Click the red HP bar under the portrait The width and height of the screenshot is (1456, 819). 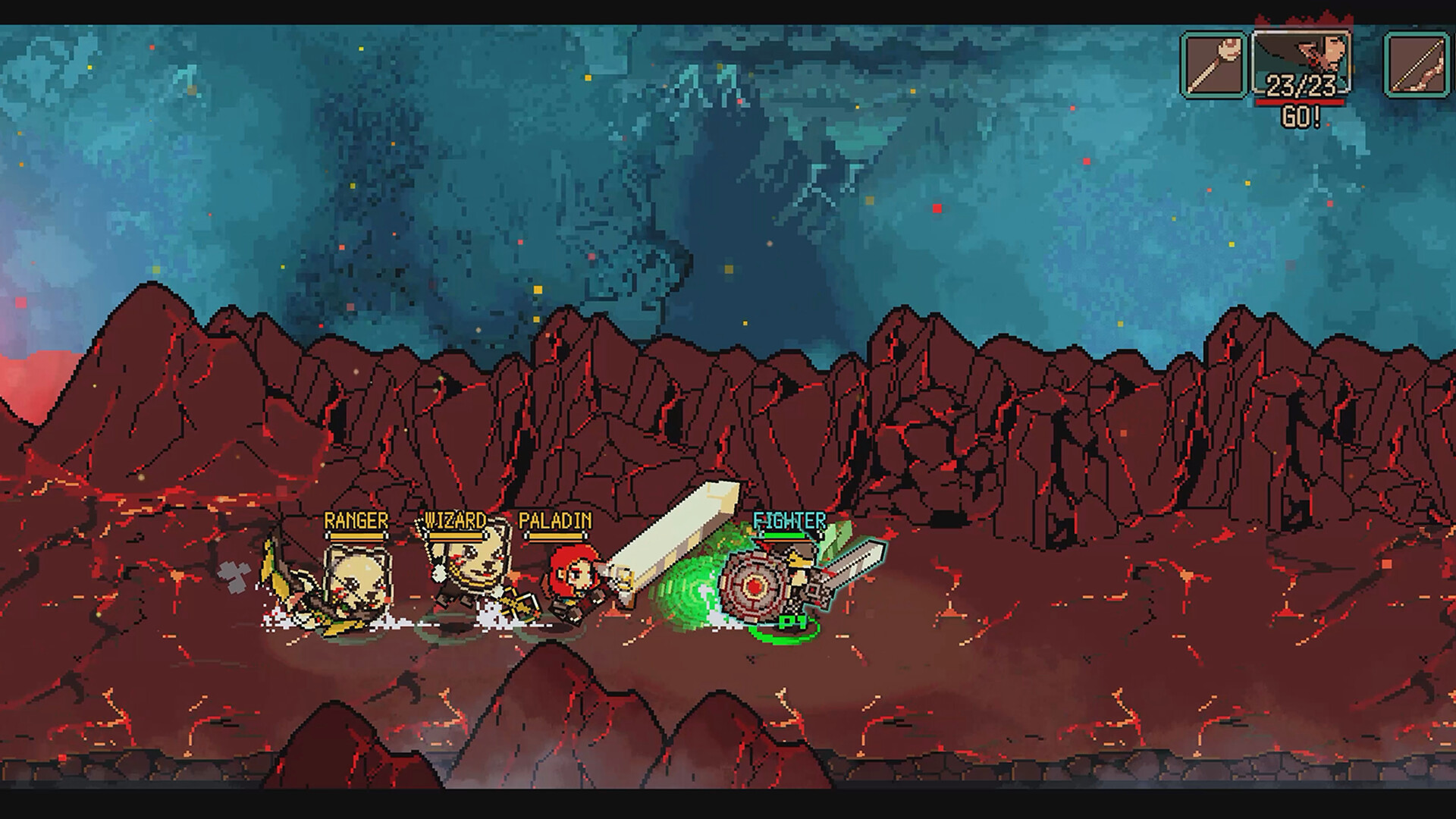coord(1299,102)
